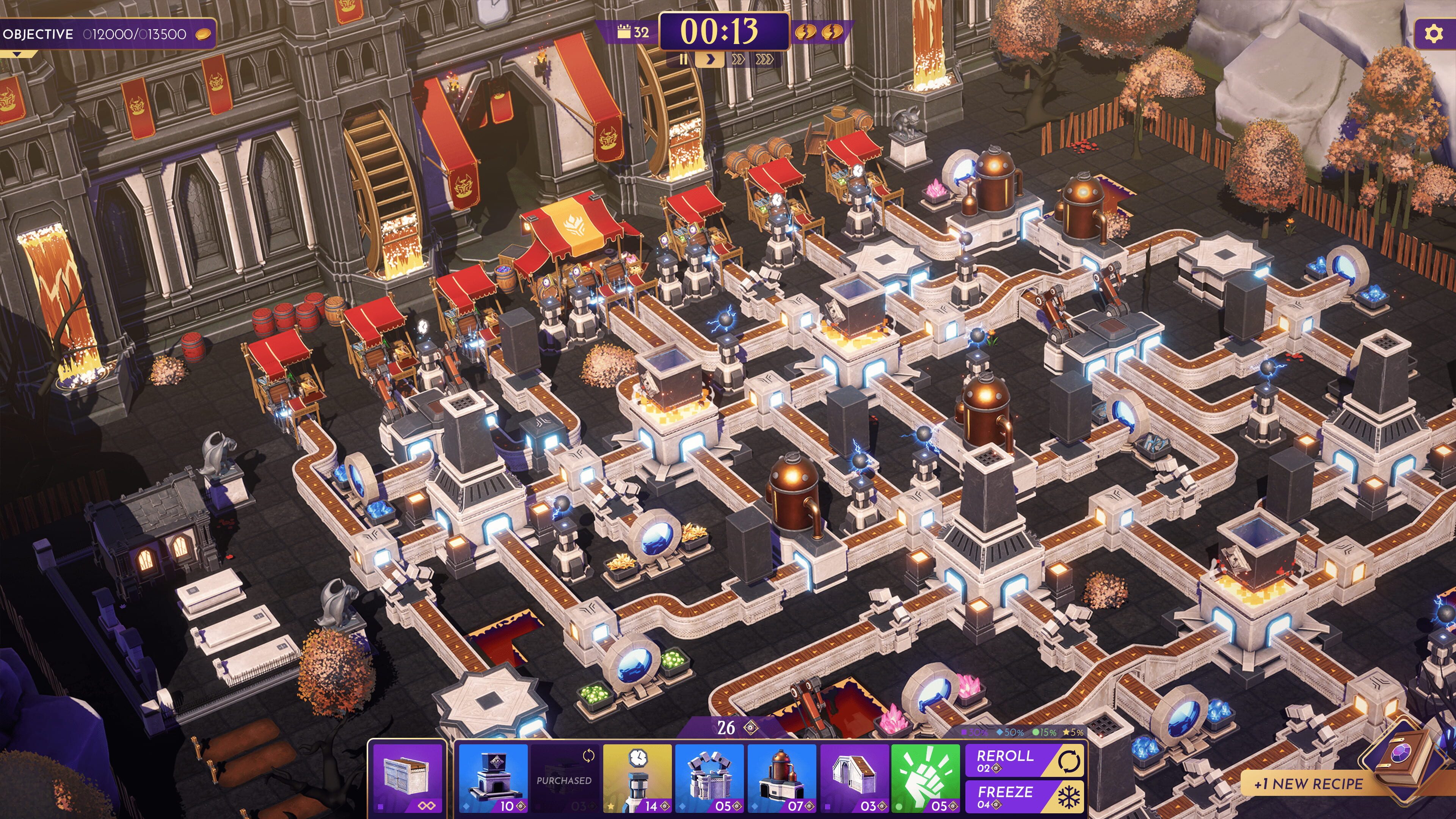This screenshot has height=819, width=1456.
Task: Switch to double-arrow fast speed
Action: 737,60
